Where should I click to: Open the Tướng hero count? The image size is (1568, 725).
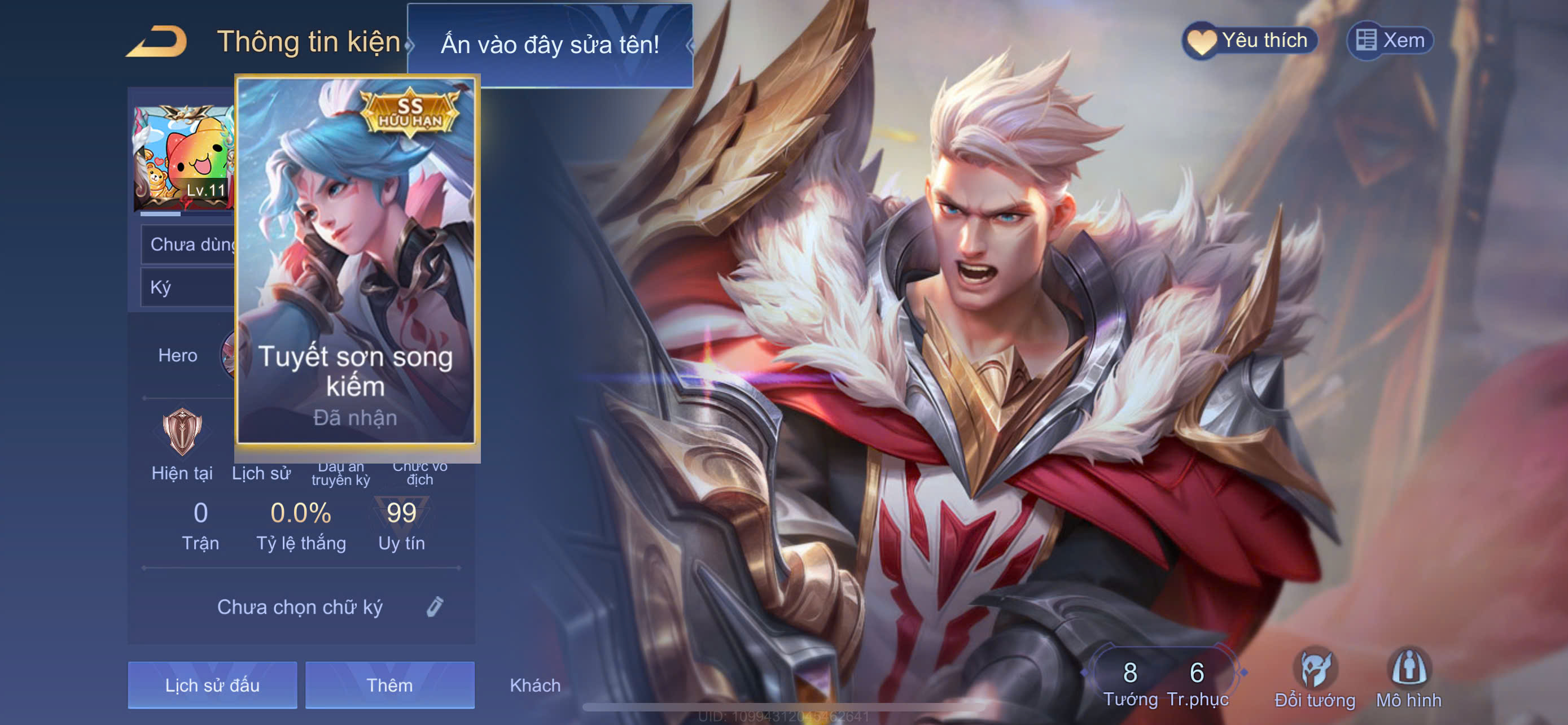coord(1130,682)
